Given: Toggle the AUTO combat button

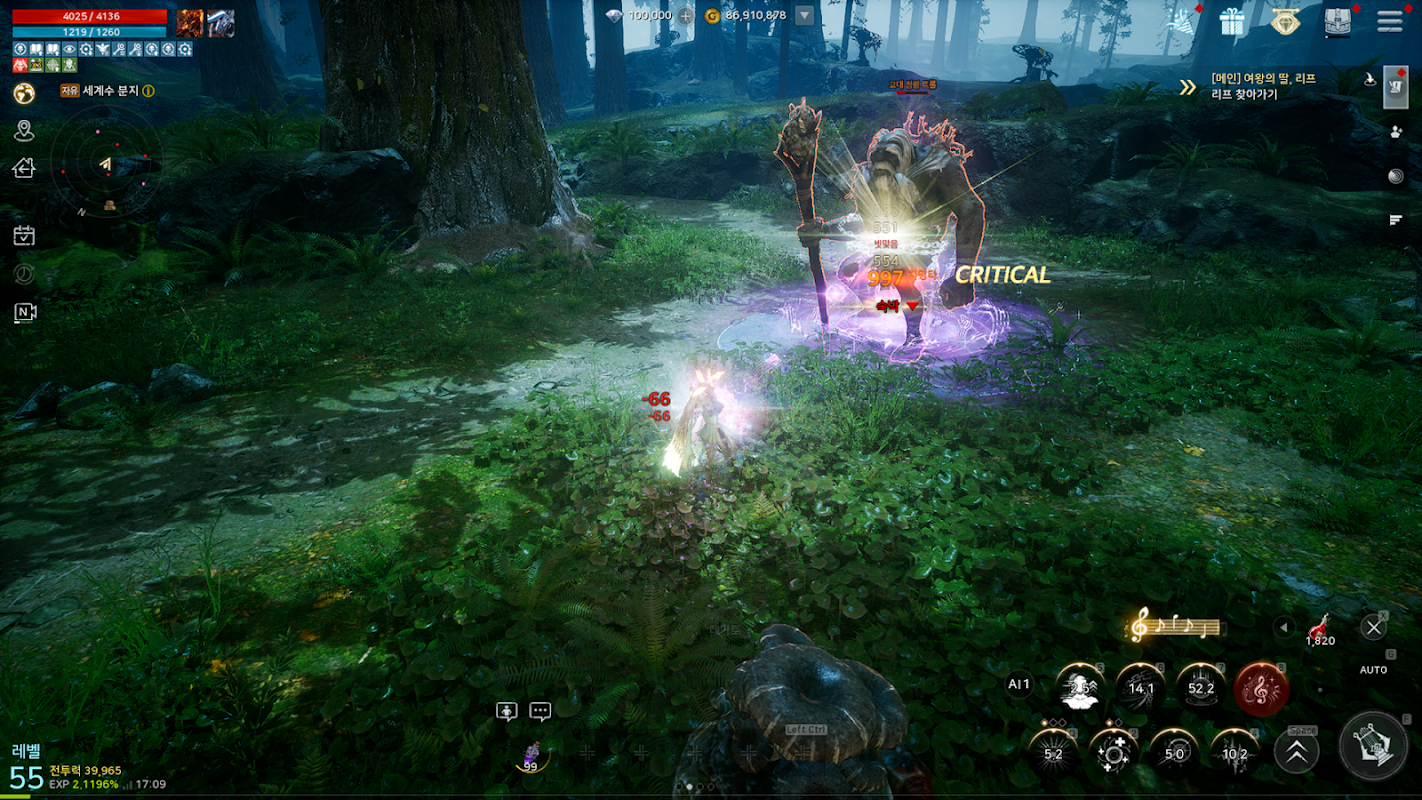Looking at the screenshot, I should pos(1373,669).
